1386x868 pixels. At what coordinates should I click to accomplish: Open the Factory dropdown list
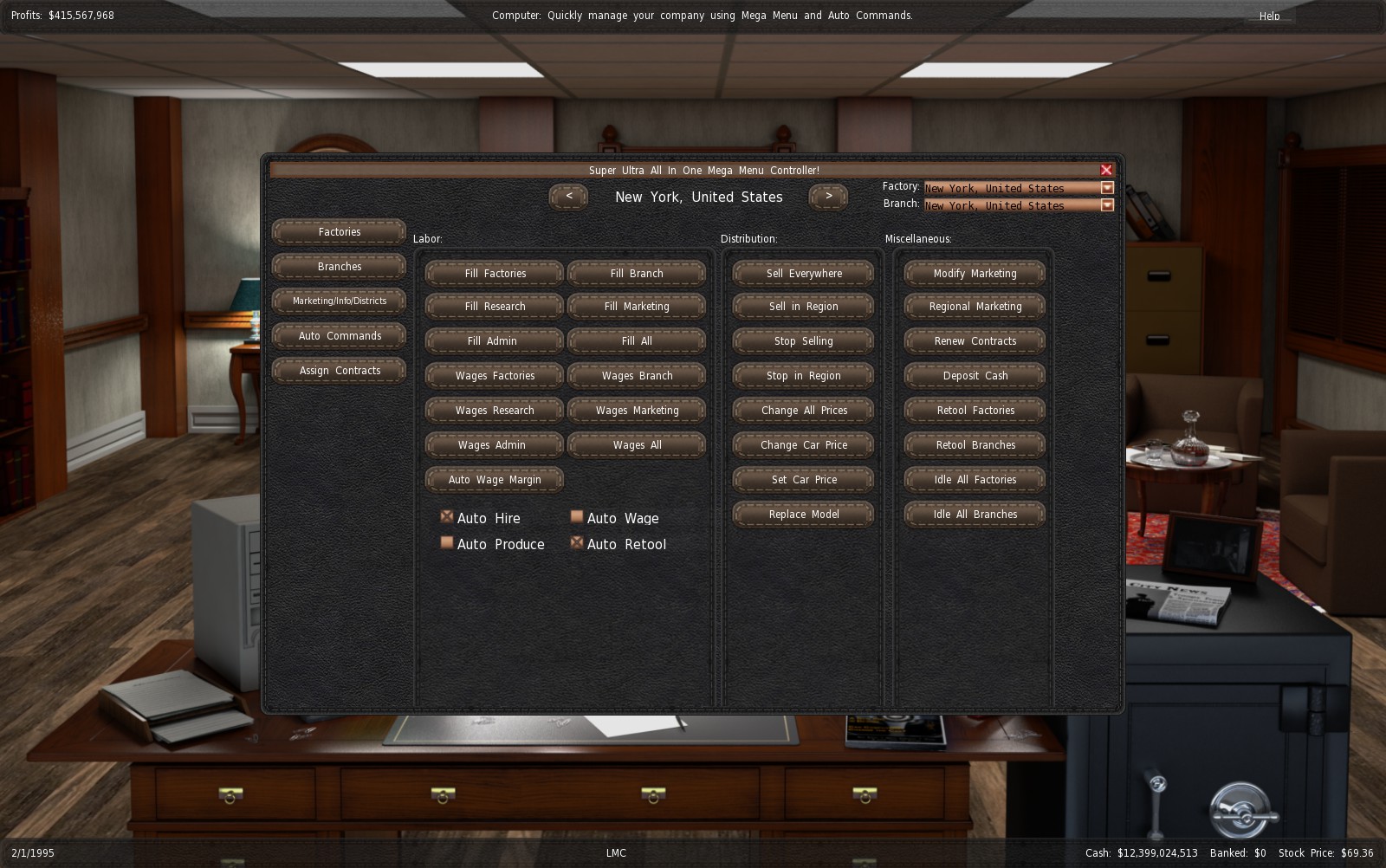pos(1107,188)
